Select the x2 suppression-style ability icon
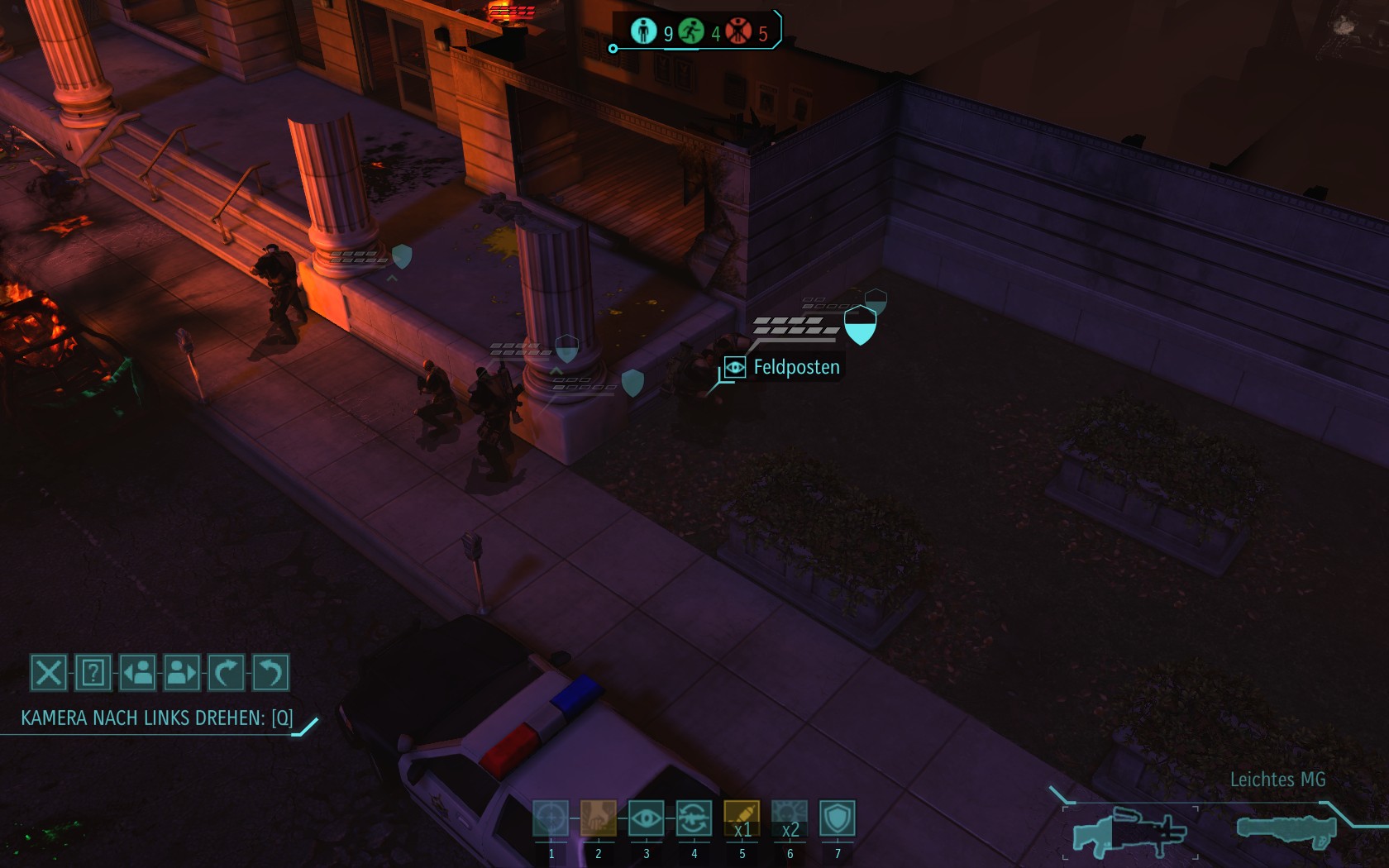 click(x=790, y=818)
